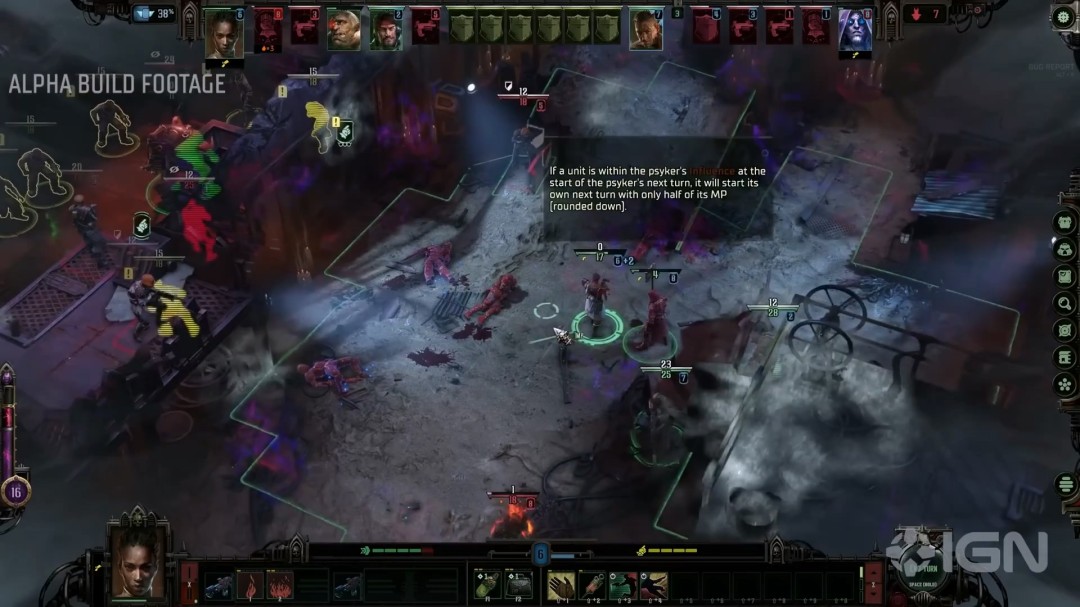Select the pale hooded psyker portrait
The height and width of the screenshot is (607, 1080).
click(855, 30)
